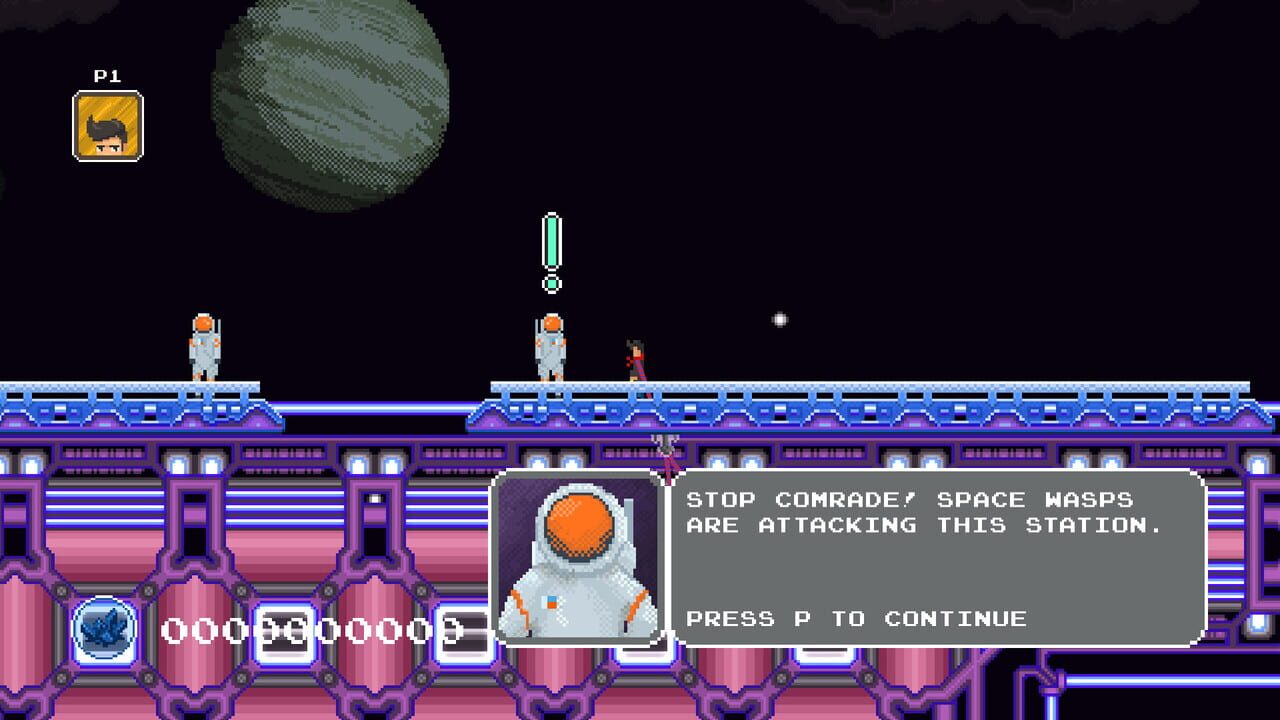The image size is (1280, 720).
Task: Click the player character in the red suit
Action: (636, 355)
